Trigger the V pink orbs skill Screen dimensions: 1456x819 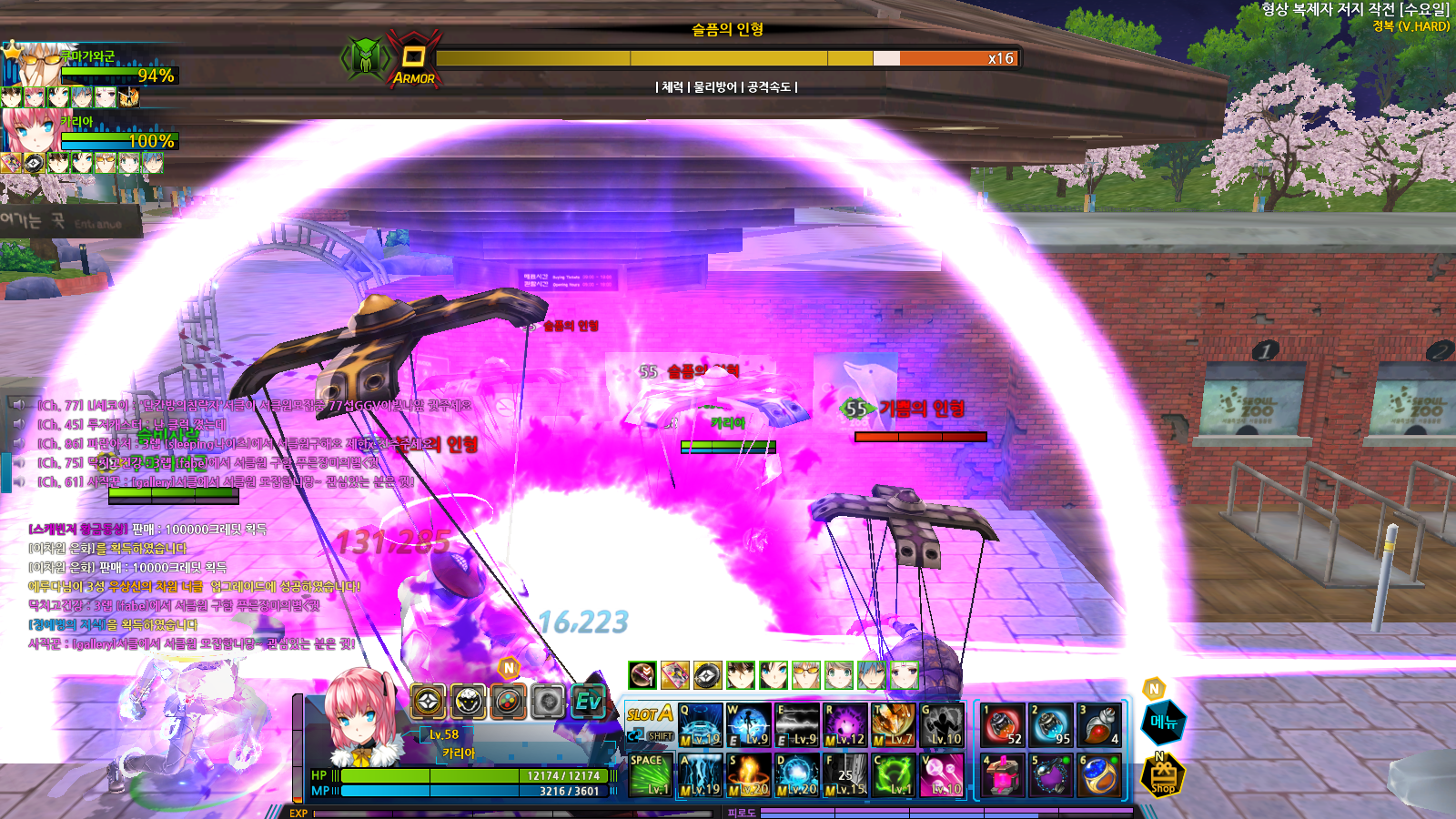point(941,775)
